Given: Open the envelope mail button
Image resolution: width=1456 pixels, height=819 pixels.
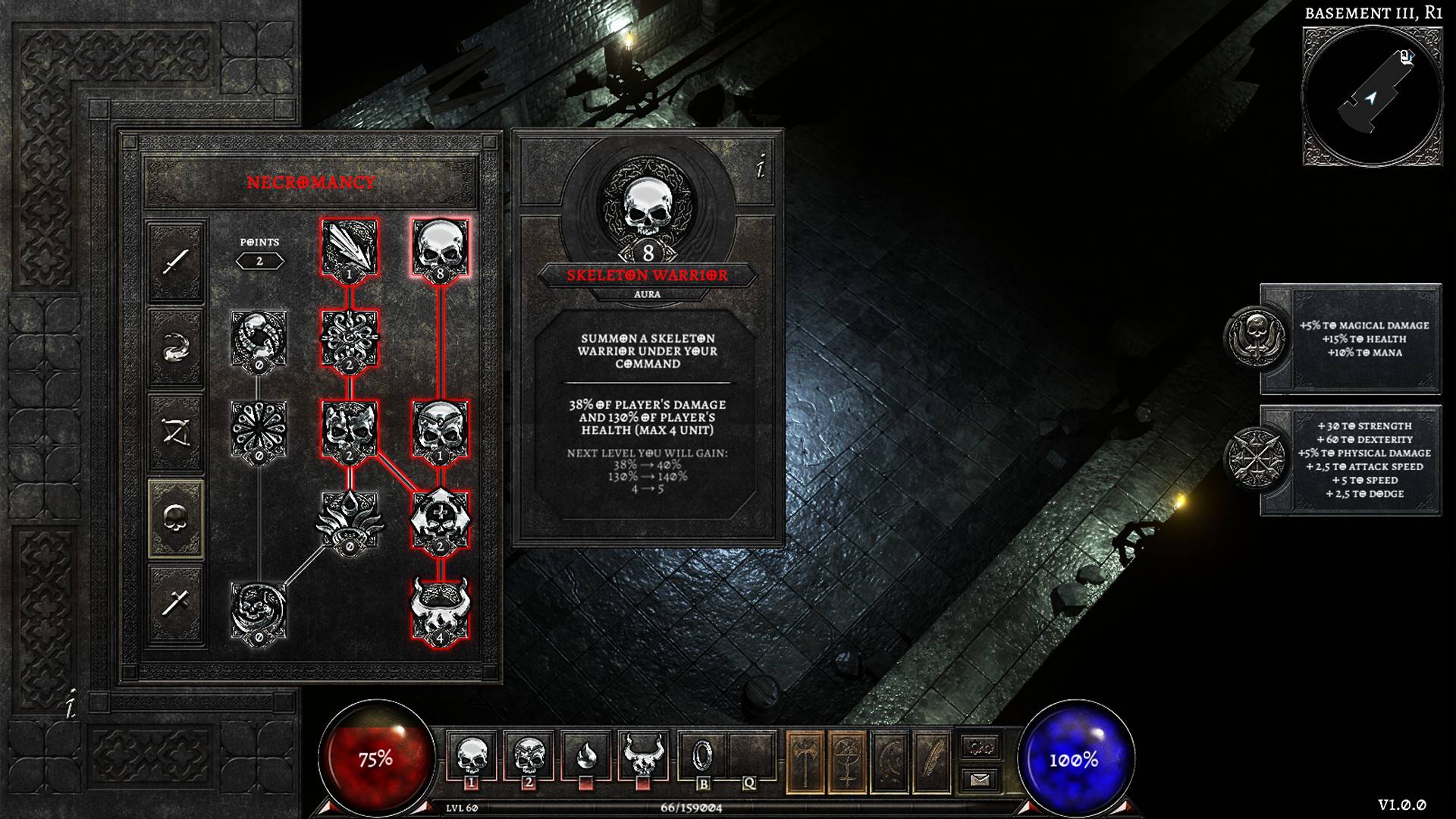Looking at the screenshot, I should click(x=980, y=779).
